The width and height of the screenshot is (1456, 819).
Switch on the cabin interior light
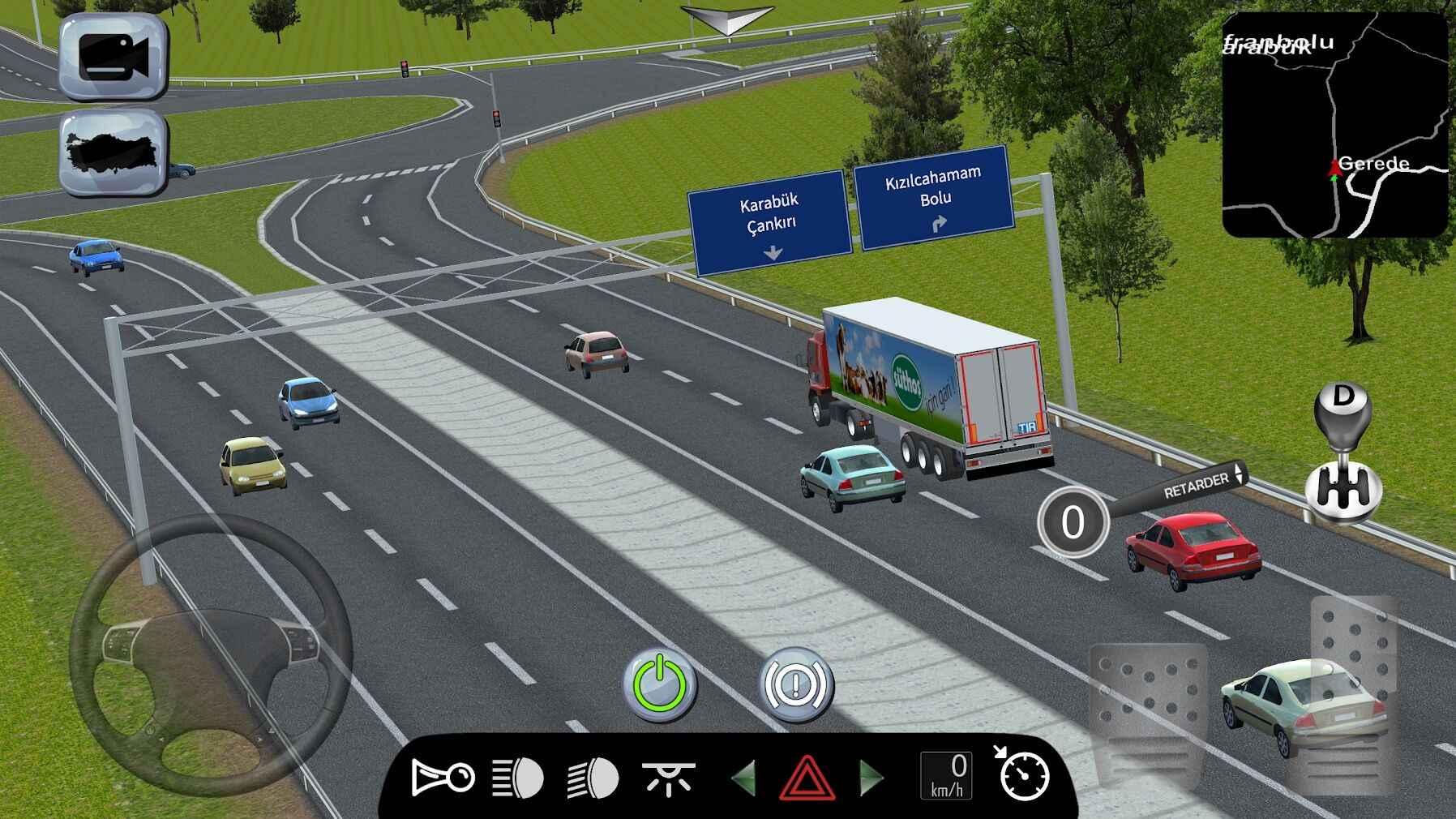click(x=670, y=777)
